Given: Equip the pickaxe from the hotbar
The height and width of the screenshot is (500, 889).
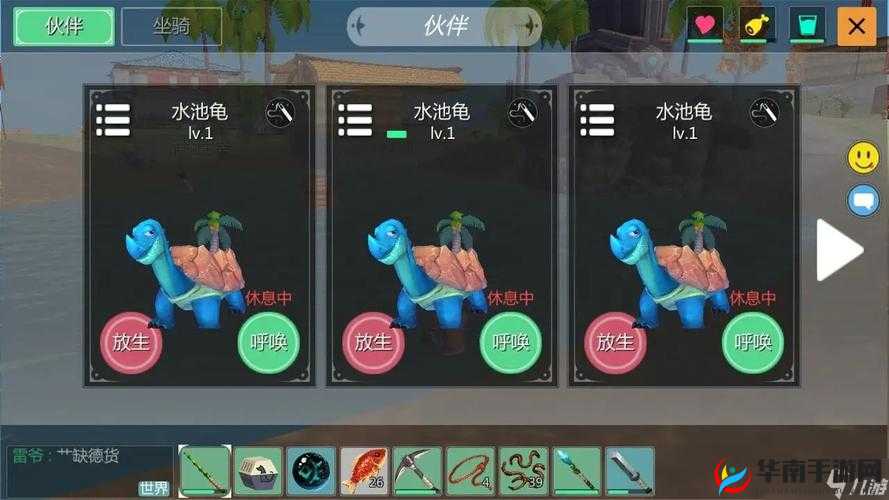Looking at the screenshot, I should pos(417,471).
